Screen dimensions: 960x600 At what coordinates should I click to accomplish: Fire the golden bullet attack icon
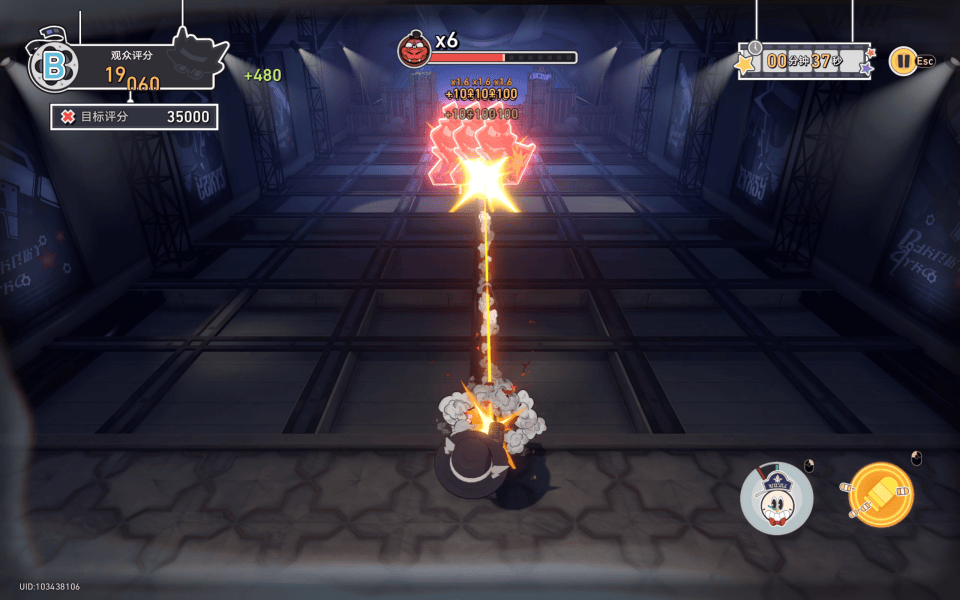click(x=880, y=495)
